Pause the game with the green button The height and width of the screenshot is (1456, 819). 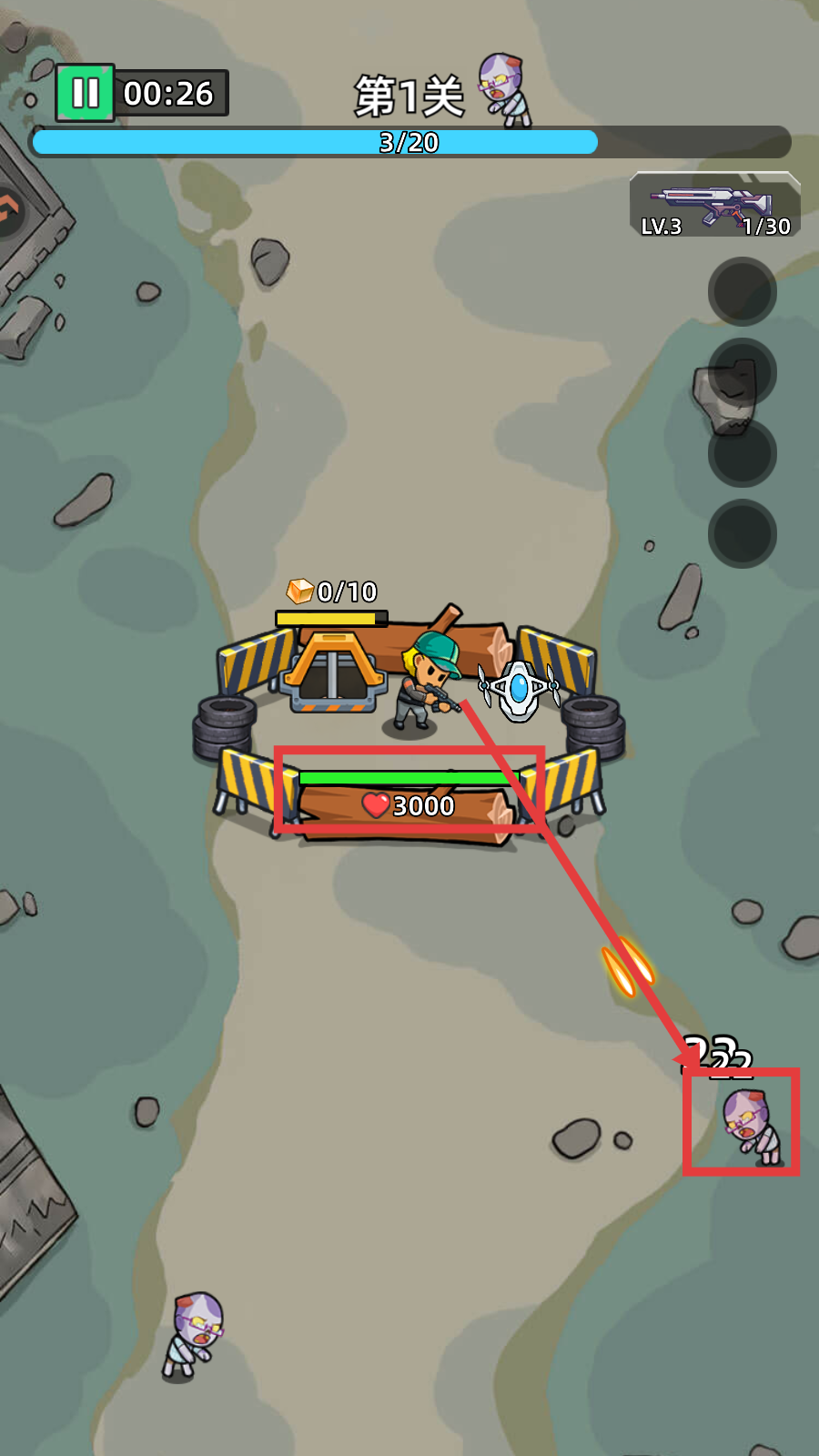pyautogui.click(x=86, y=93)
